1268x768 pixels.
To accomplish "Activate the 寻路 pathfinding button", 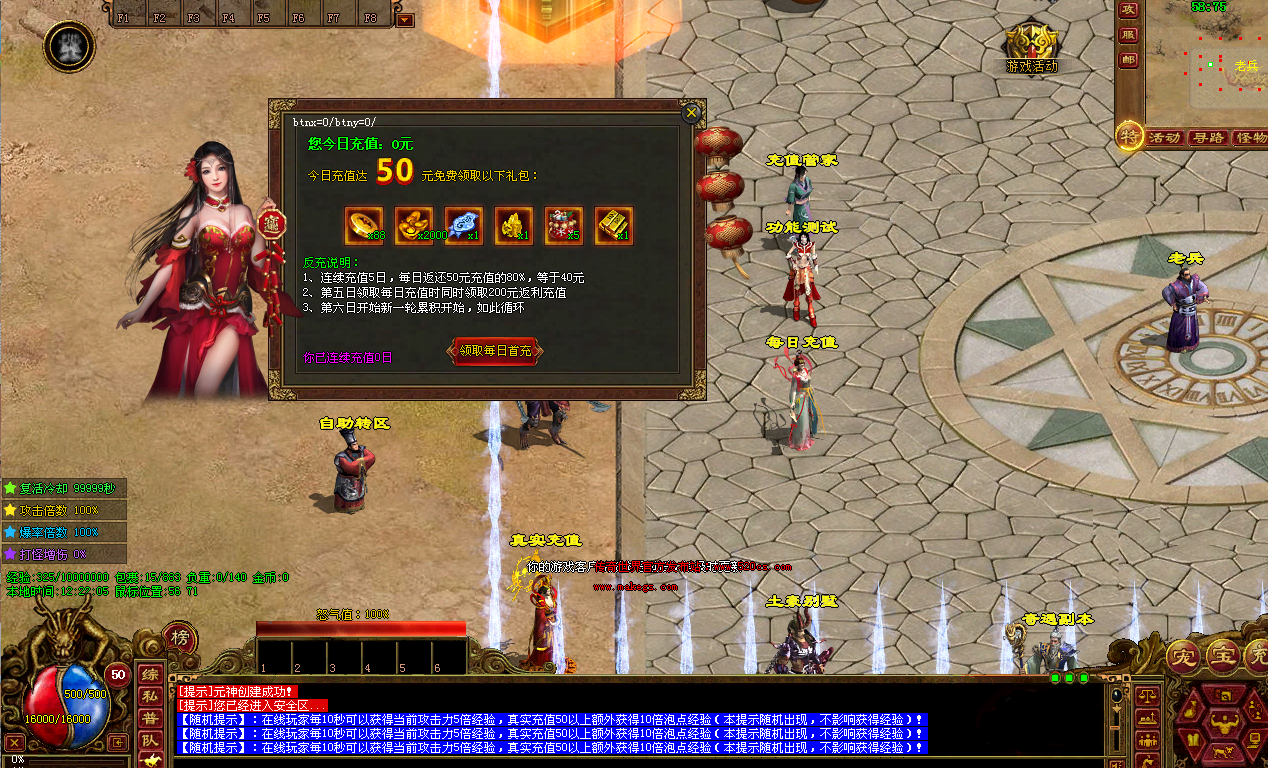I will (x=1208, y=137).
